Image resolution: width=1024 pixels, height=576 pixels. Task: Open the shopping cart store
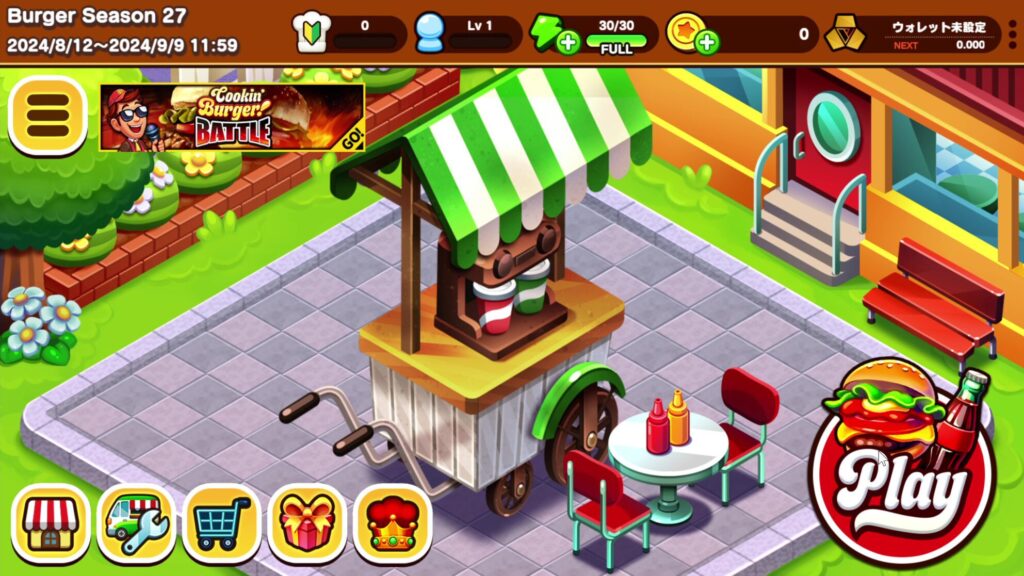coord(222,524)
